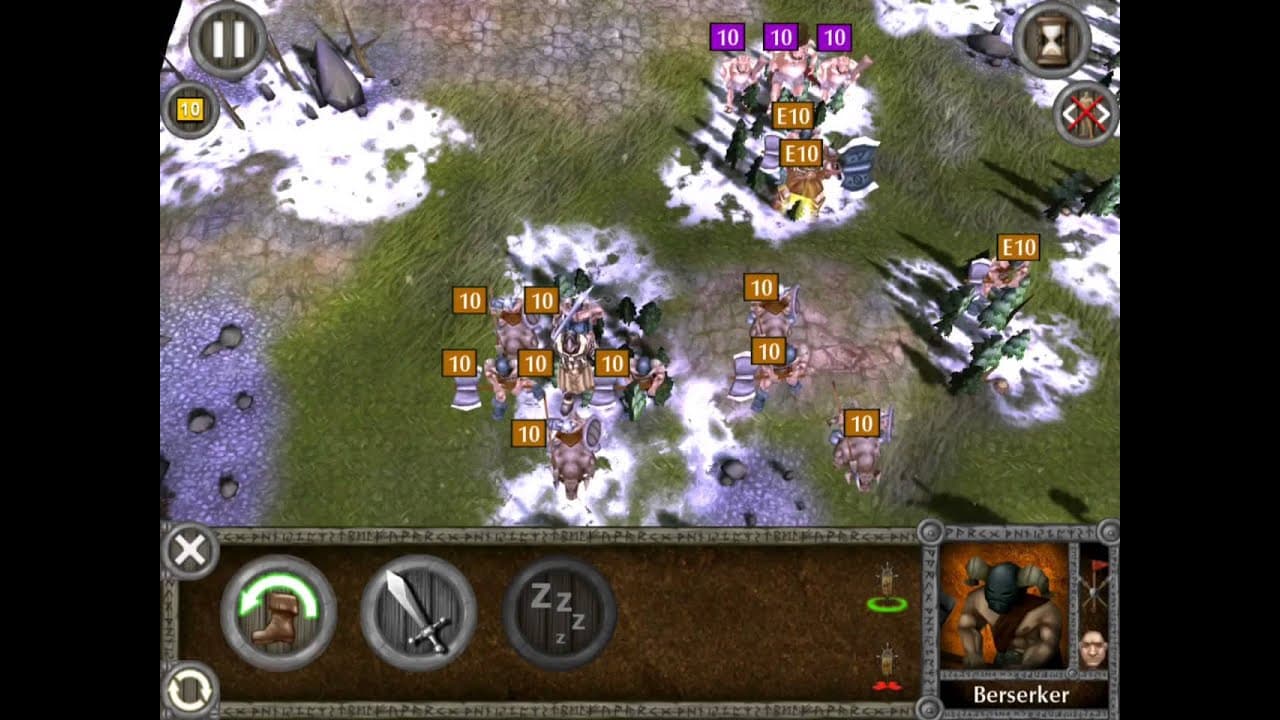The height and width of the screenshot is (720, 1280).
Task: Click the circular cycle-arrows button
Action: click(190, 689)
